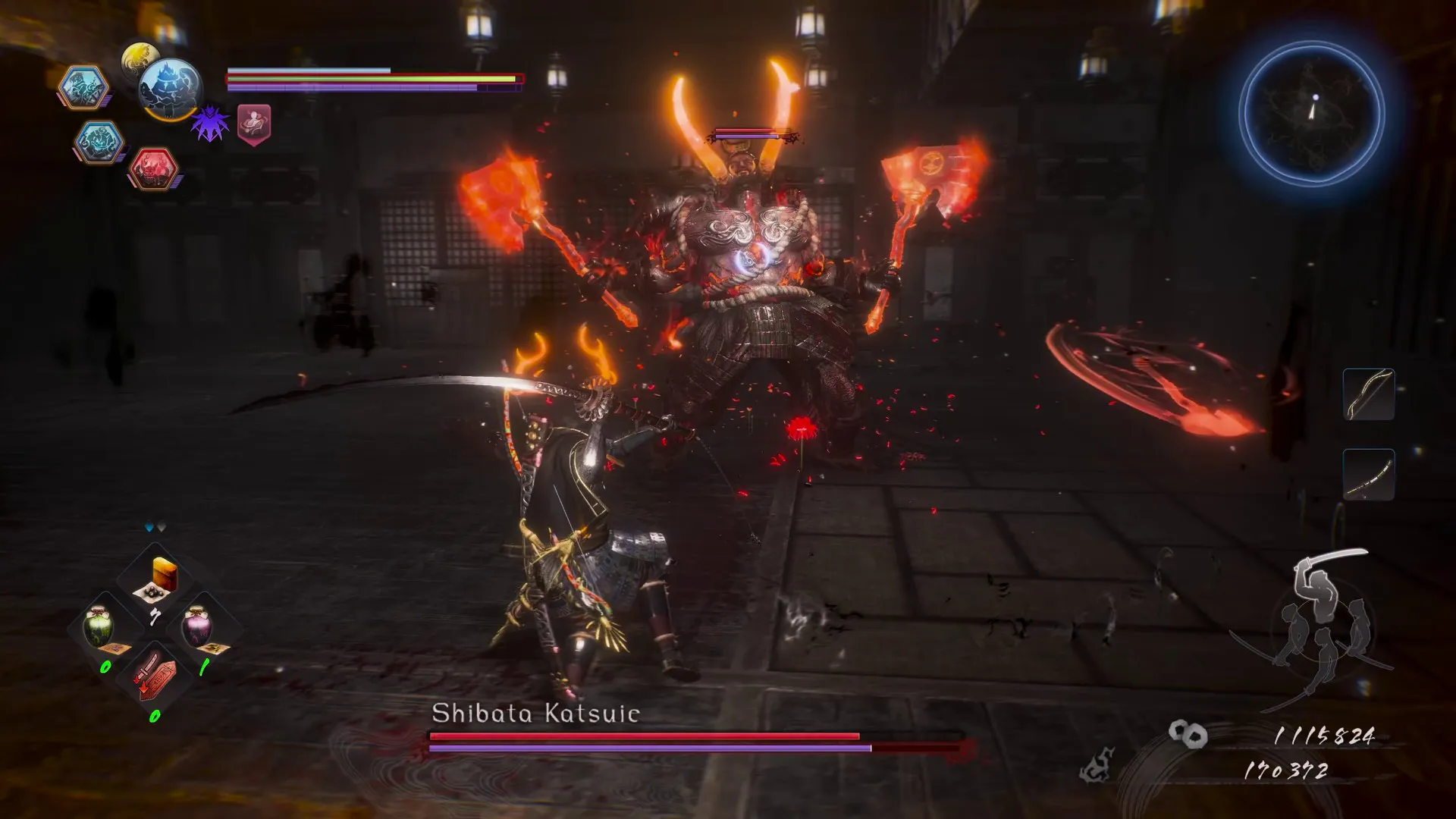The image size is (1456, 819).
Task: Inspect the purple spiked debuff icon
Action: (x=210, y=124)
